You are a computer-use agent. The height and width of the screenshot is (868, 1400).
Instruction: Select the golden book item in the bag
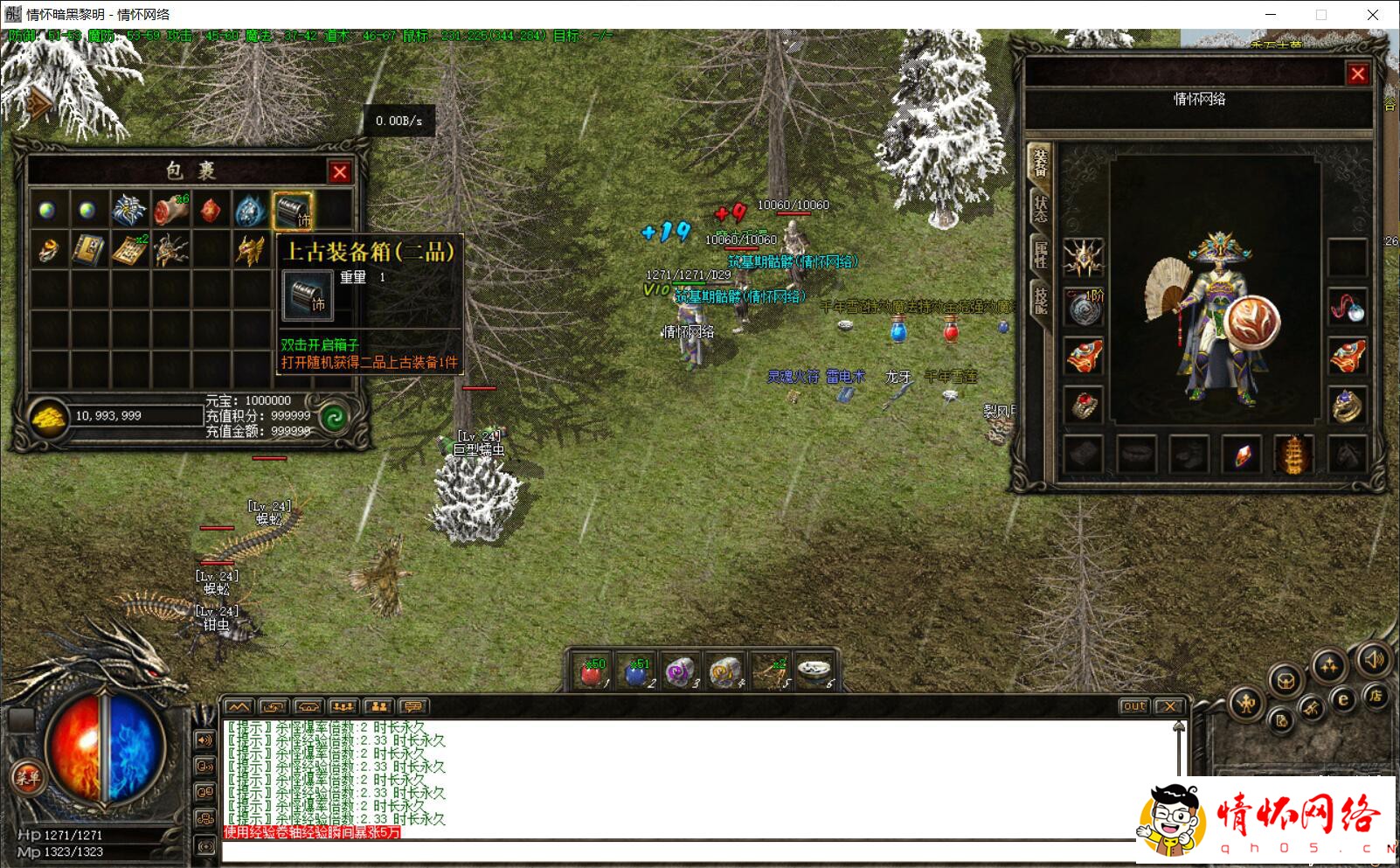click(x=87, y=251)
